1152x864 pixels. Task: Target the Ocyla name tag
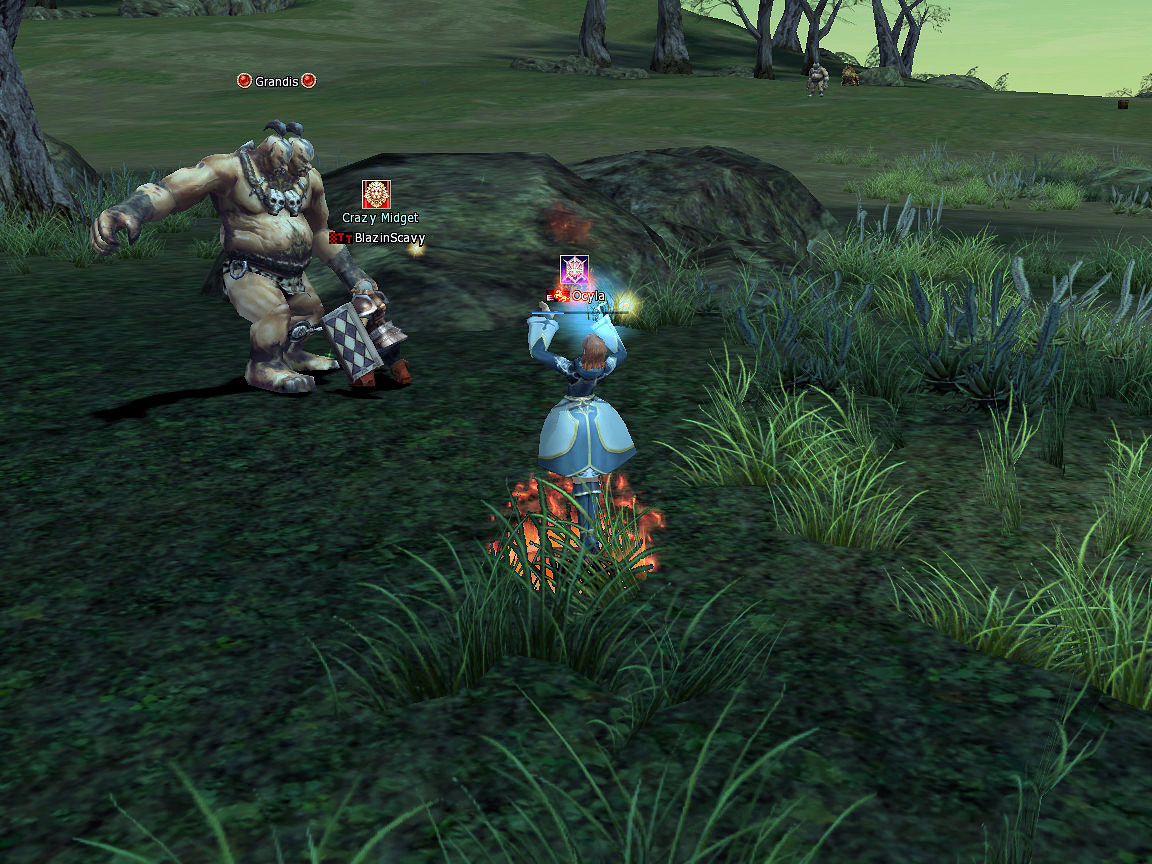coord(587,296)
